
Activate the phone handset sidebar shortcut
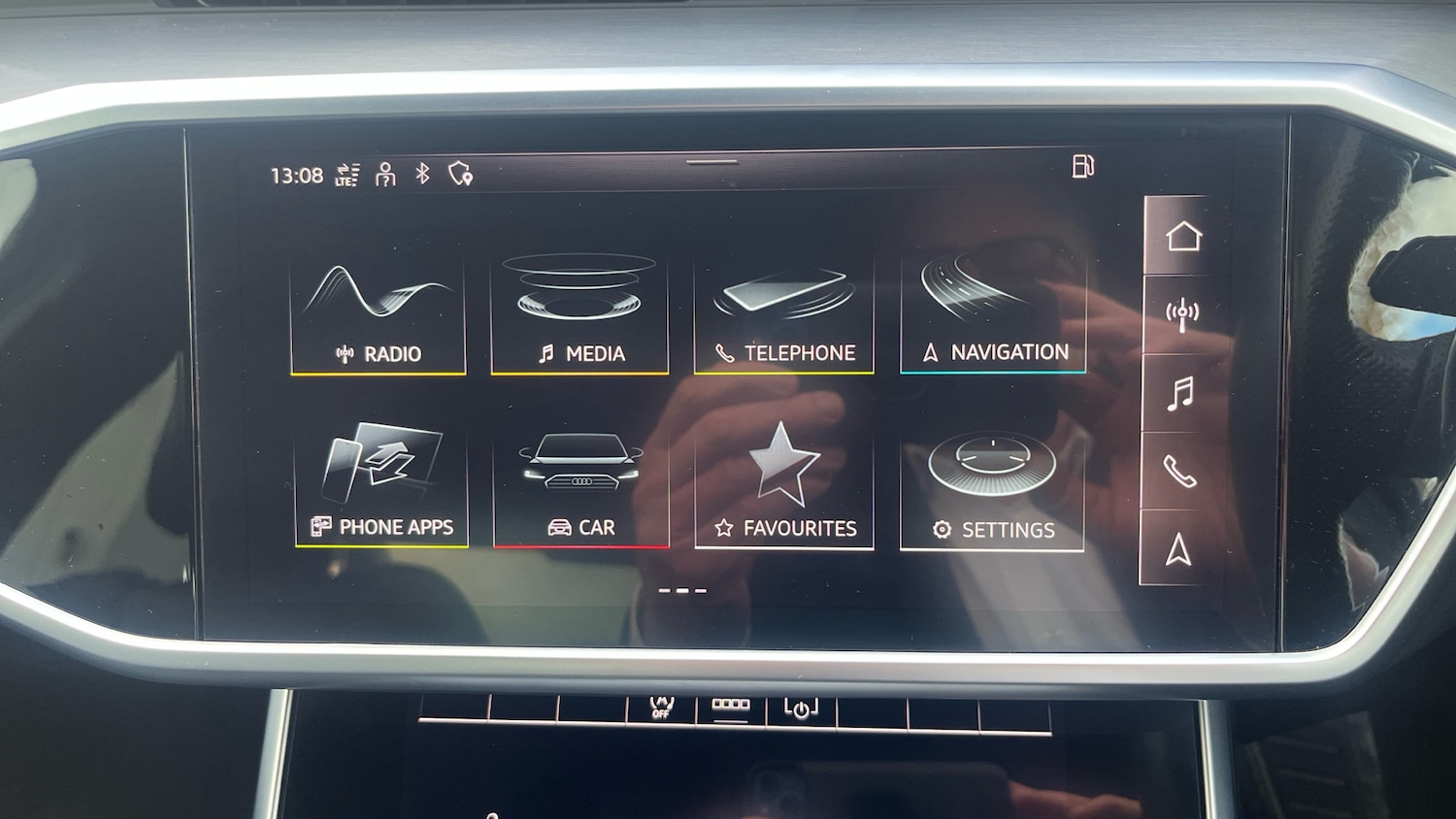click(x=1179, y=472)
